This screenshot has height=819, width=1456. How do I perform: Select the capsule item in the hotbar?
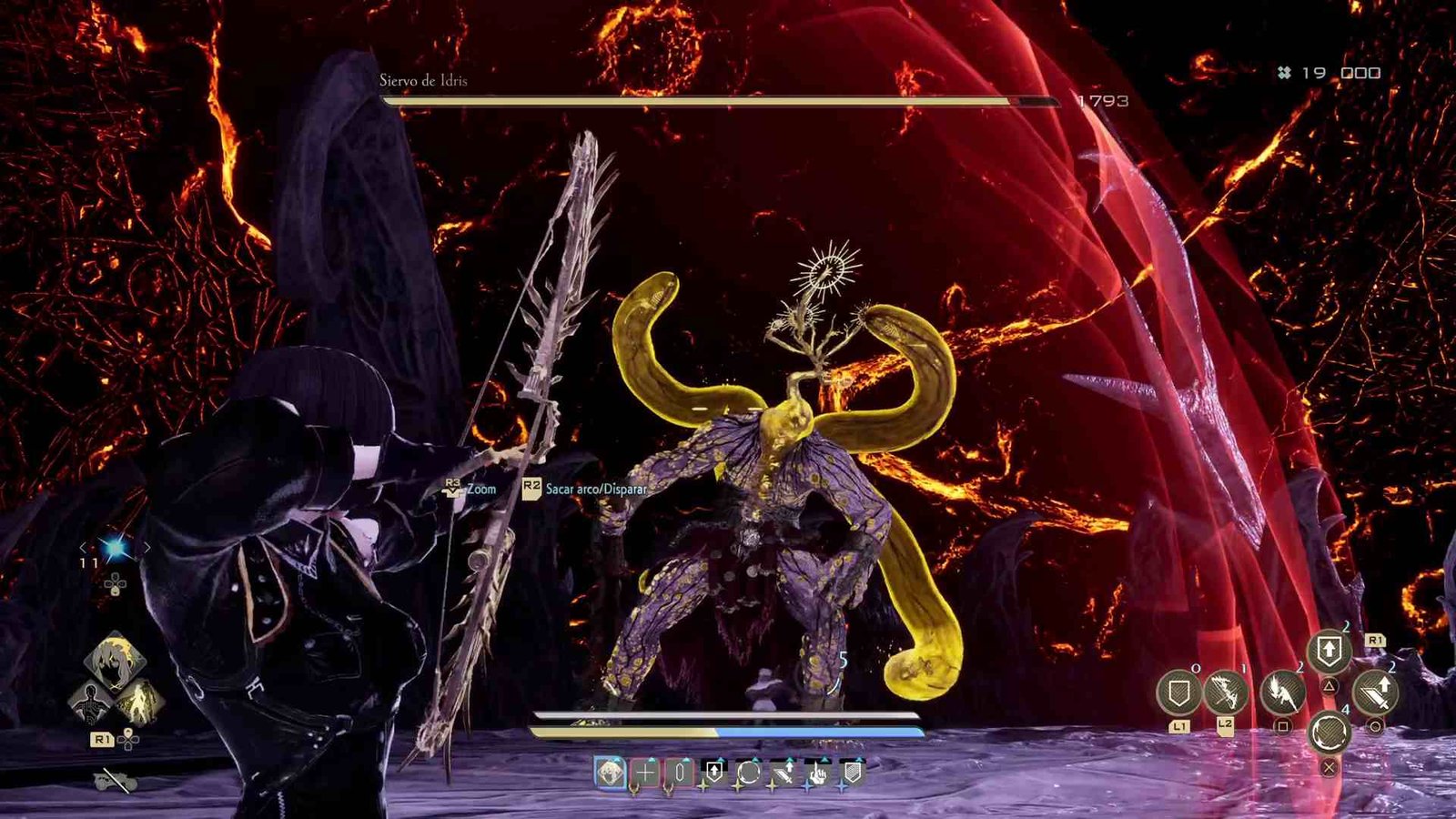tap(679, 773)
